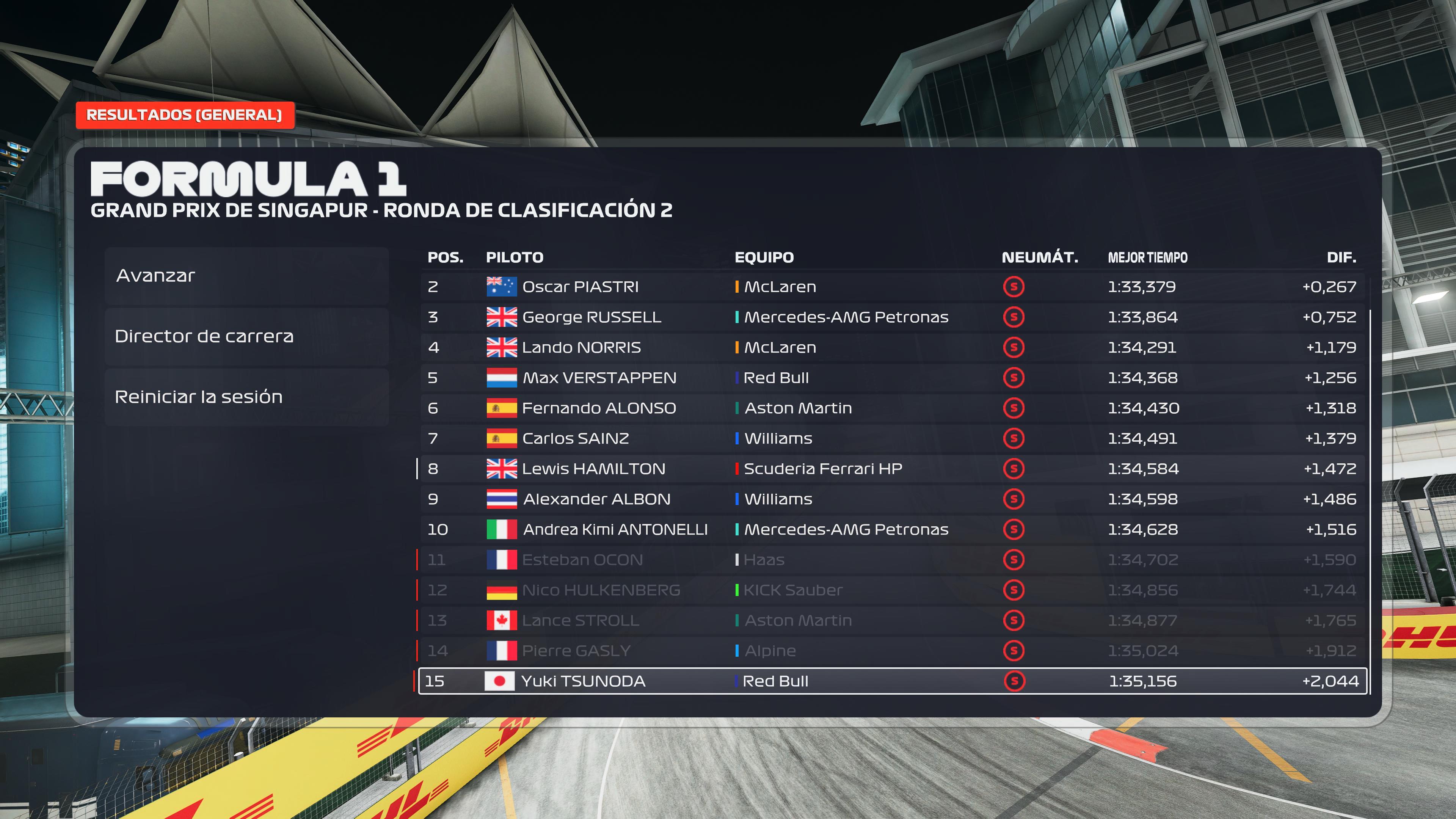
Task: Click Carlos Sainz's row
Action: pos(892,439)
